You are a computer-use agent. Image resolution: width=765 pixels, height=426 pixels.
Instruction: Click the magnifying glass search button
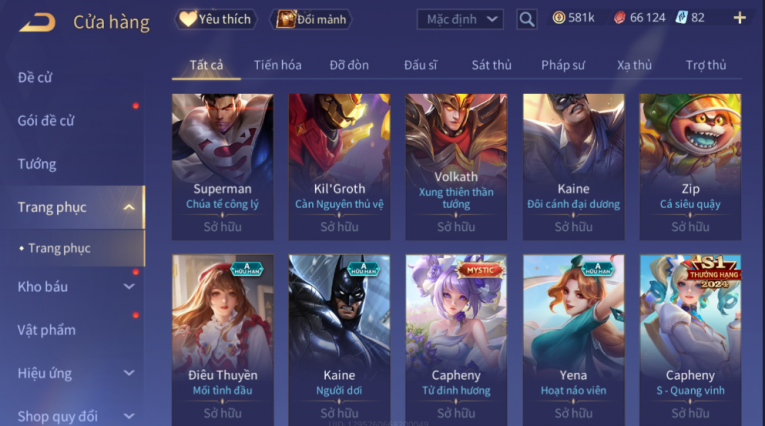tap(527, 19)
